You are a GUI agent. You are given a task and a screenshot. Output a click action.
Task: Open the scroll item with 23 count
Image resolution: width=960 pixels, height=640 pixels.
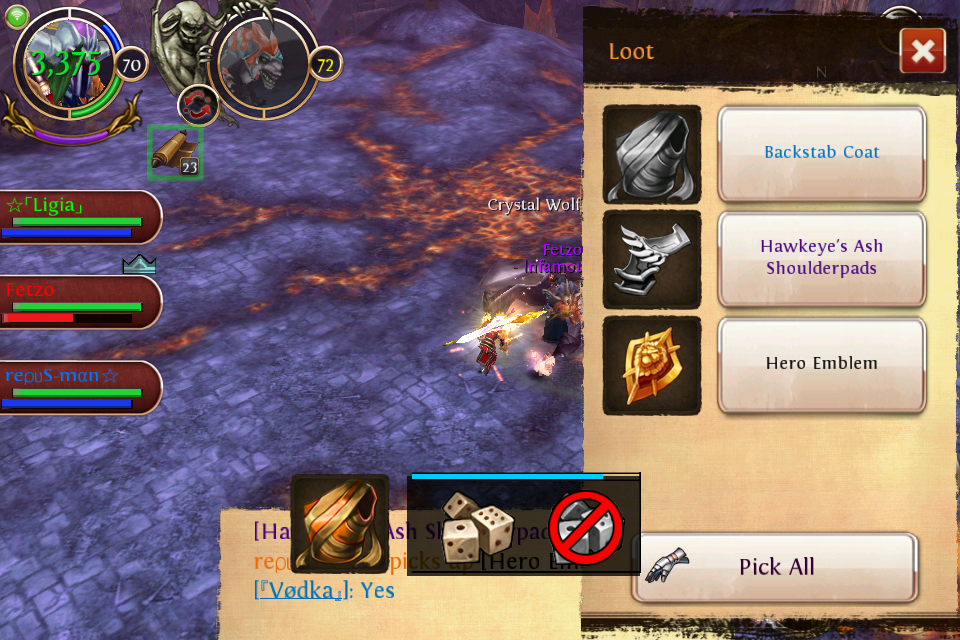pyautogui.click(x=175, y=153)
